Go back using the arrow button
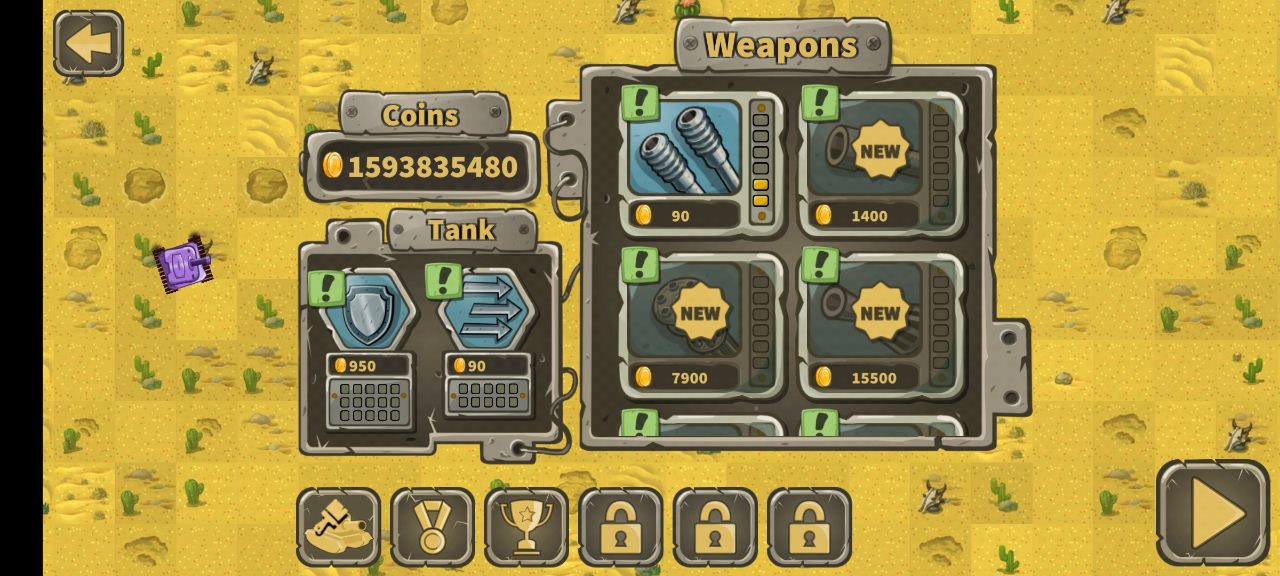Image resolution: width=1280 pixels, height=576 pixels. click(88, 44)
